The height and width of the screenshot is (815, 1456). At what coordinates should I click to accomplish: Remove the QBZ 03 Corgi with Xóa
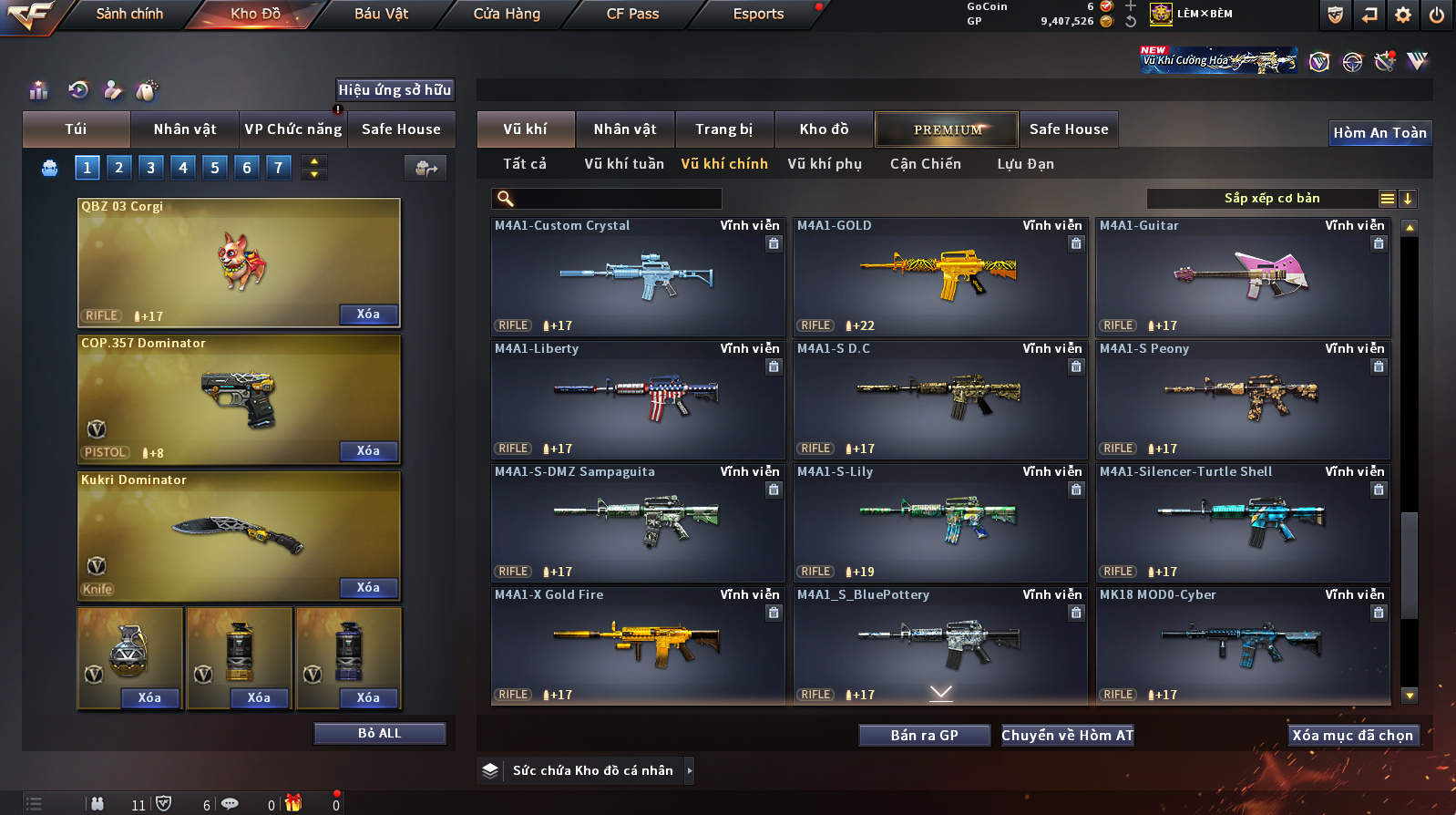tap(368, 315)
